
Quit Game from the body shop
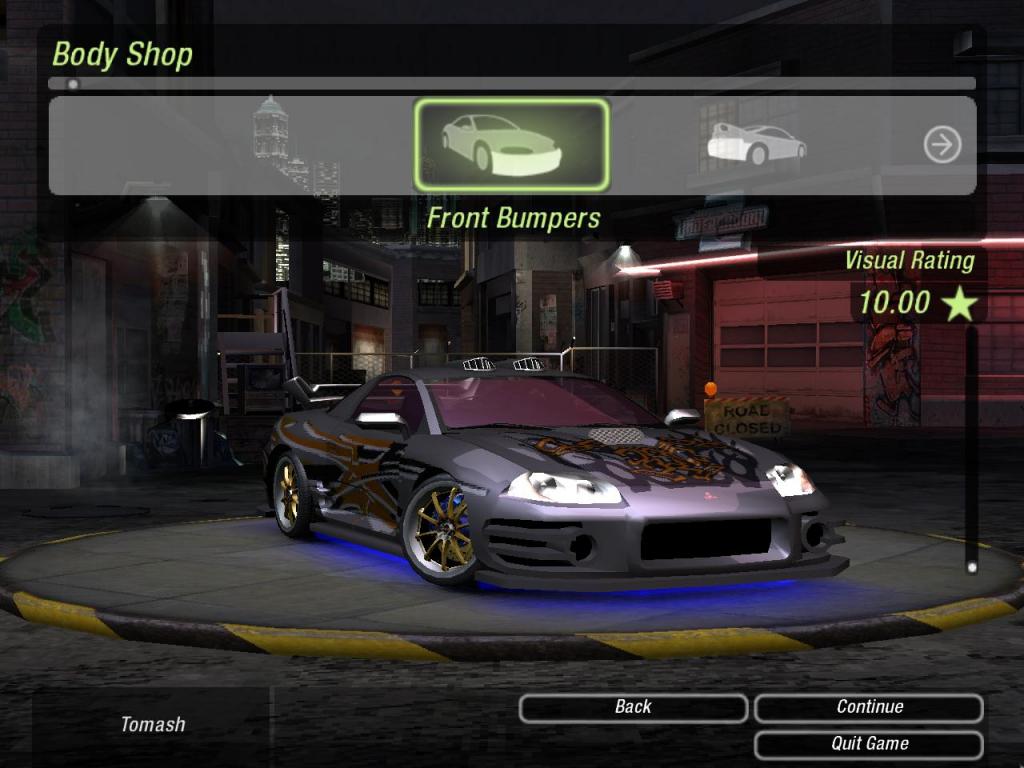pyautogui.click(x=869, y=744)
